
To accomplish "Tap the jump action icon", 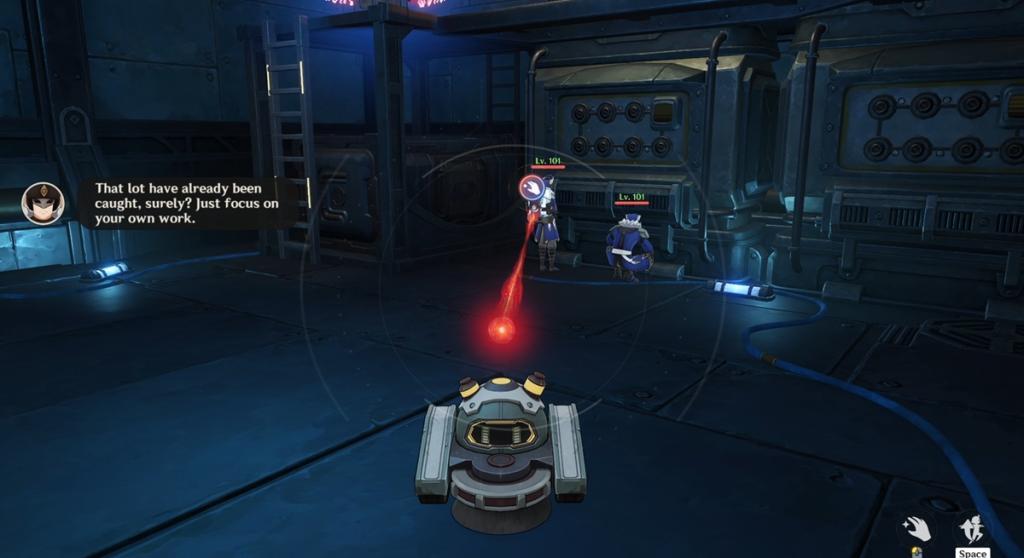I will pos(971,528).
